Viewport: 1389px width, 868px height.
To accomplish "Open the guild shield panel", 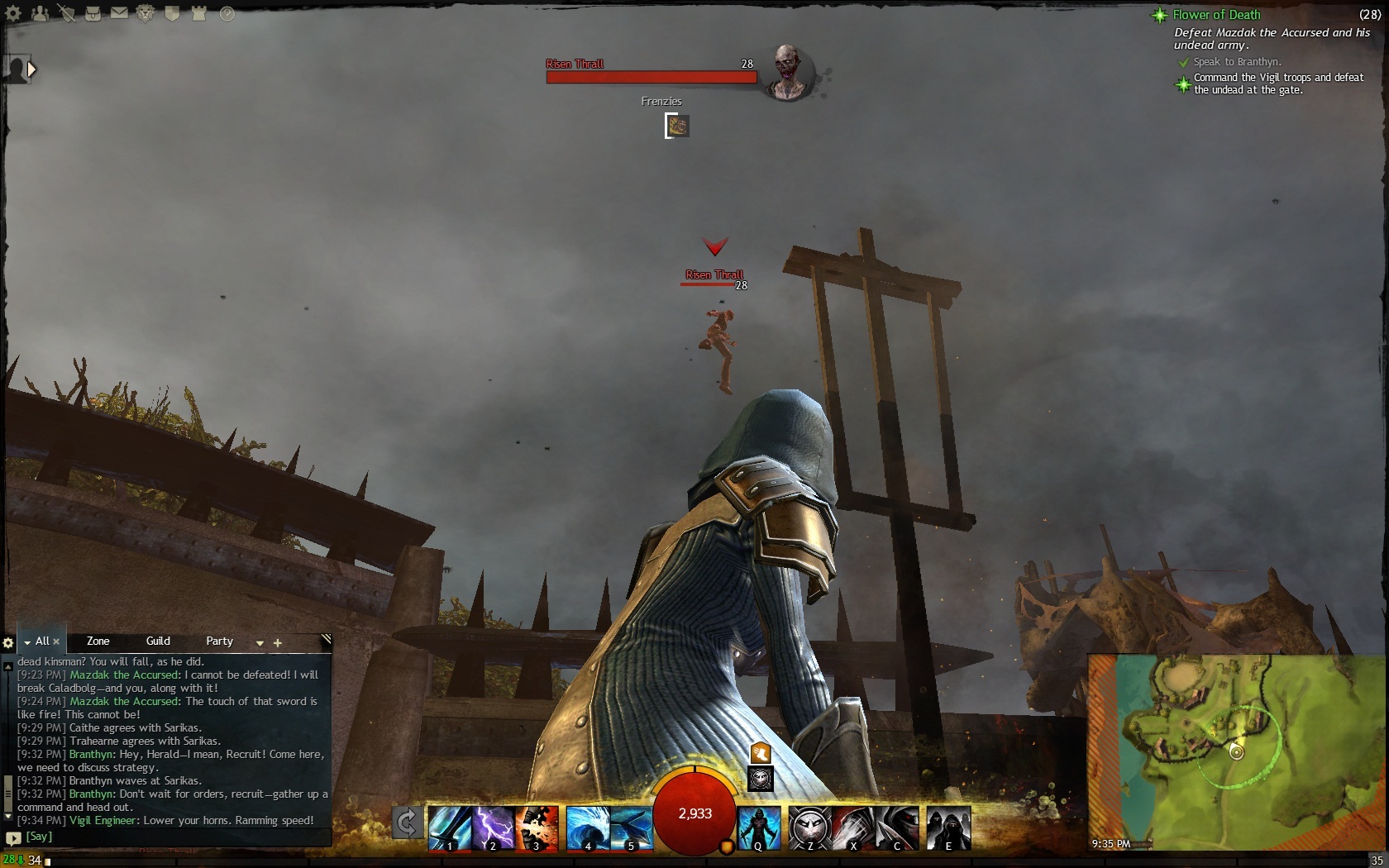I will point(172,13).
